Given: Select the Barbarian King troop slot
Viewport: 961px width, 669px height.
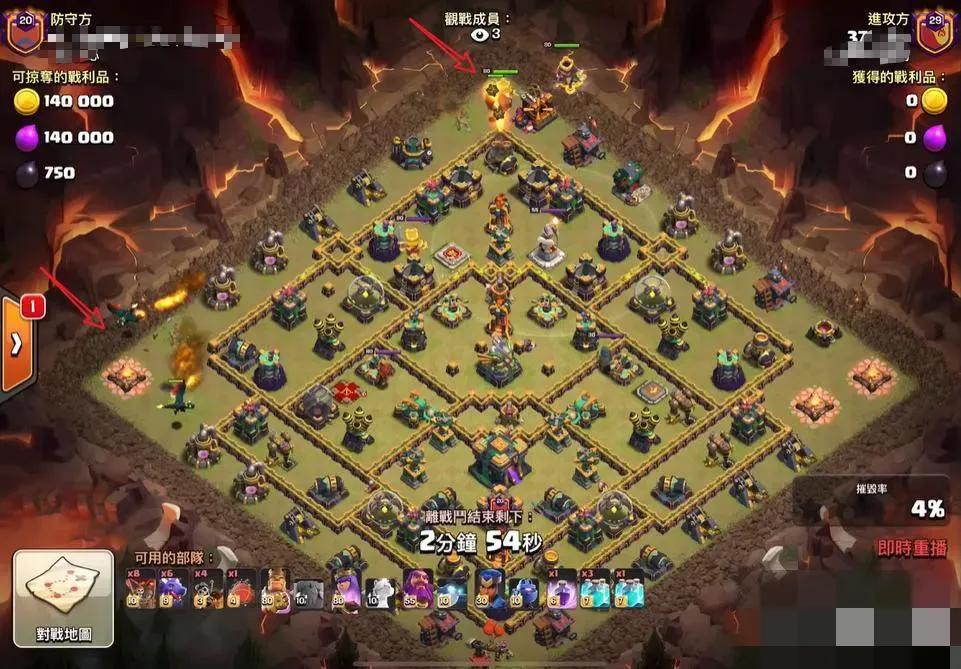Looking at the screenshot, I should click(276, 589).
